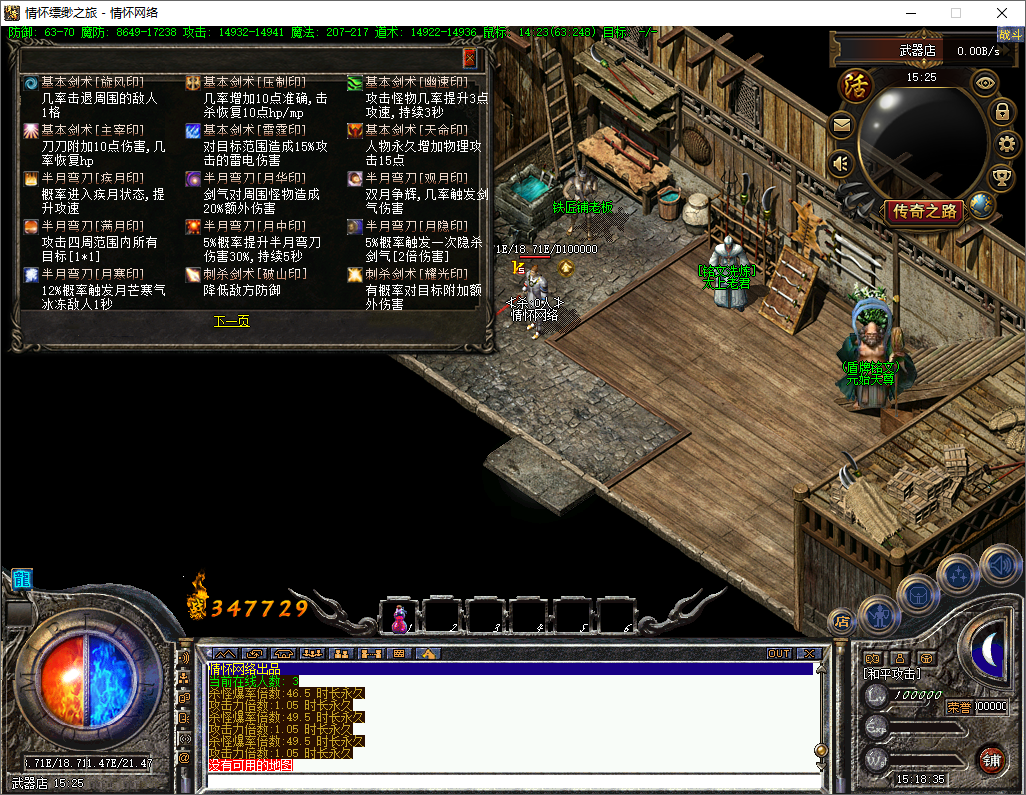Image resolution: width=1026 pixels, height=795 pixels.
Task: Go to the next page (下一页)
Action: (x=231, y=322)
